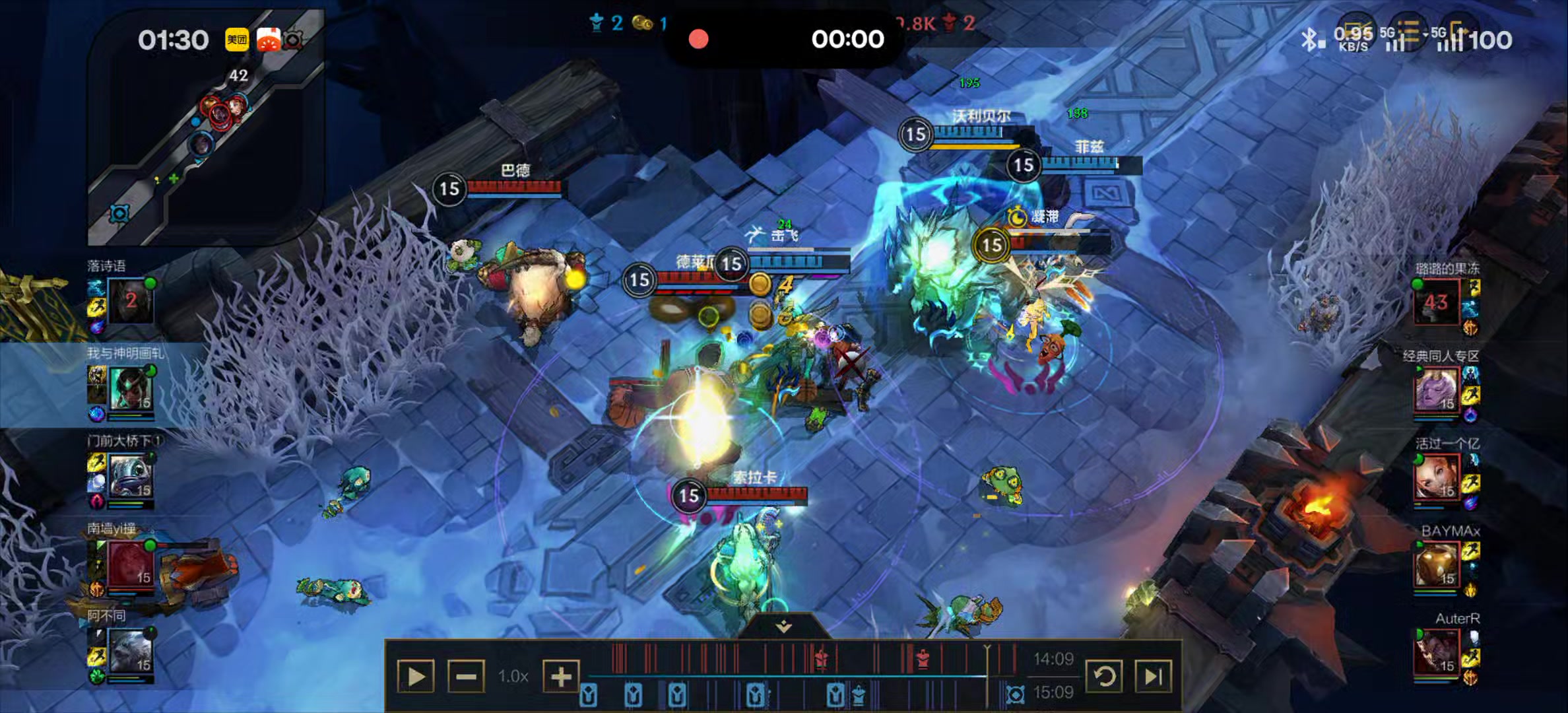The image size is (1568, 713).
Task: Stop the screen recording via red dot
Action: [x=698, y=40]
